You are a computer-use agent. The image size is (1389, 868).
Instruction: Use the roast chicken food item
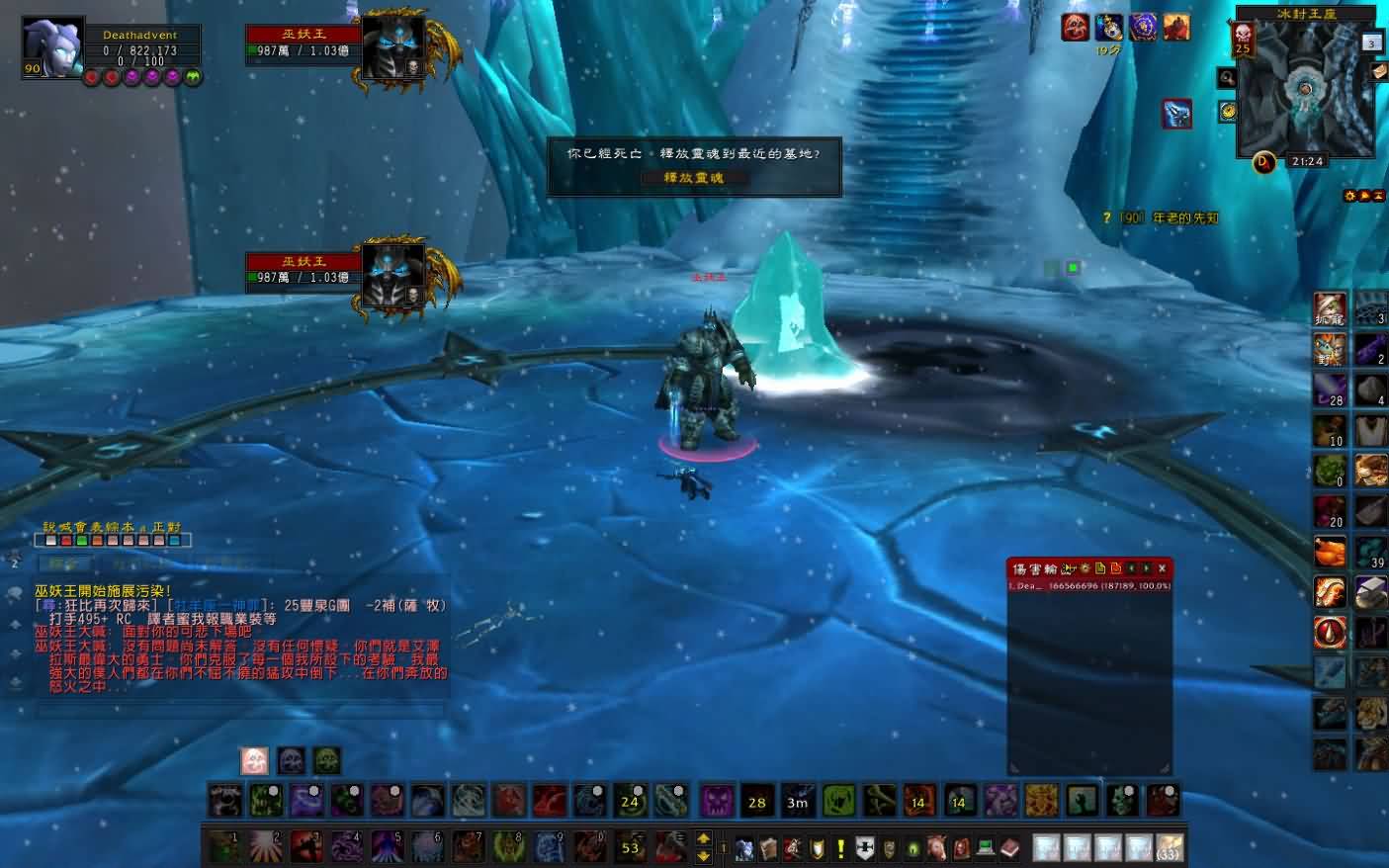pos(1330,551)
